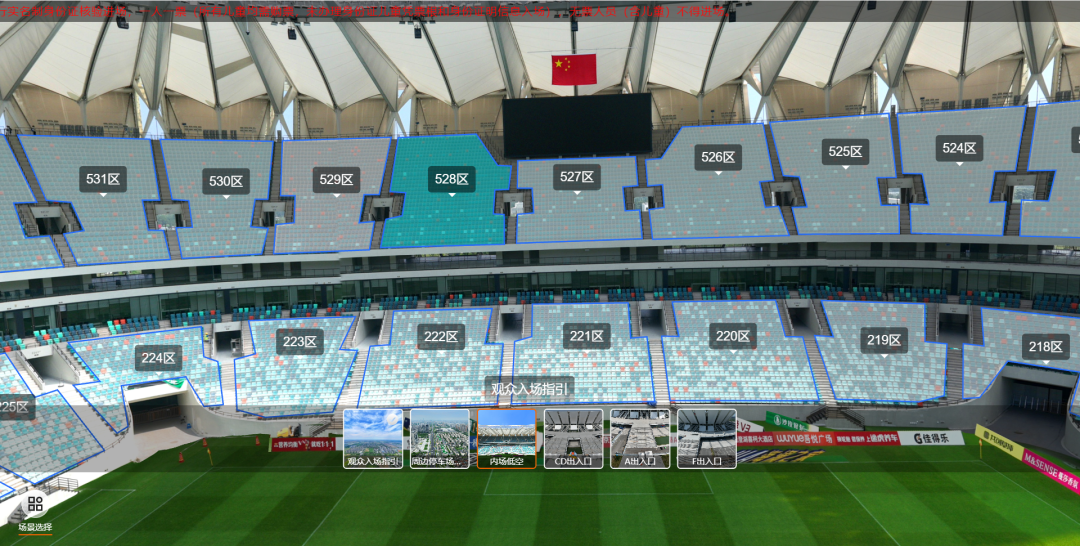Open the 224区 section label
This screenshot has width=1080, height=546.
click(157, 357)
